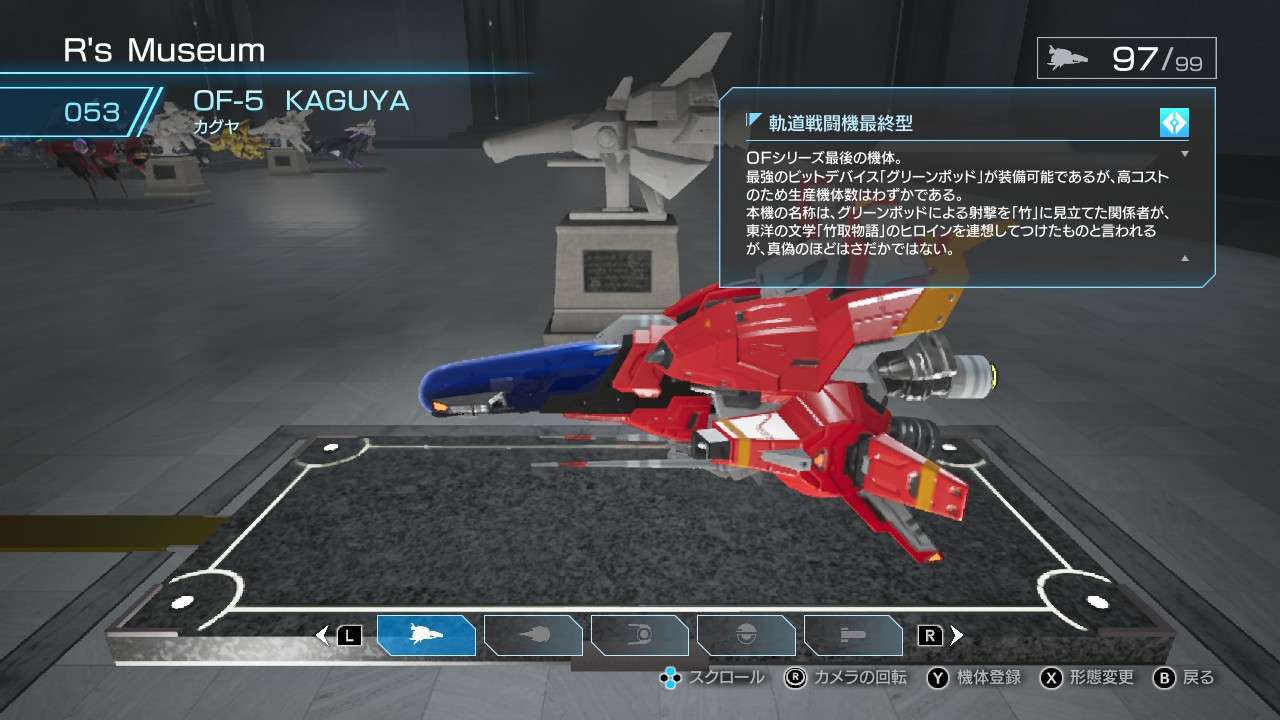The width and height of the screenshot is (1280, 720).
Task: Click the right arrow beside the tabs
Action: point(957,635)
